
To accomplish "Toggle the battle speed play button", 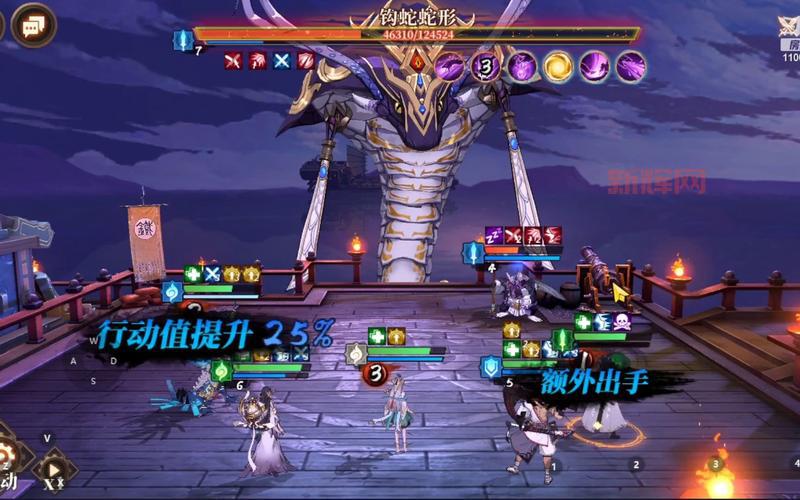I will point(53,470).
